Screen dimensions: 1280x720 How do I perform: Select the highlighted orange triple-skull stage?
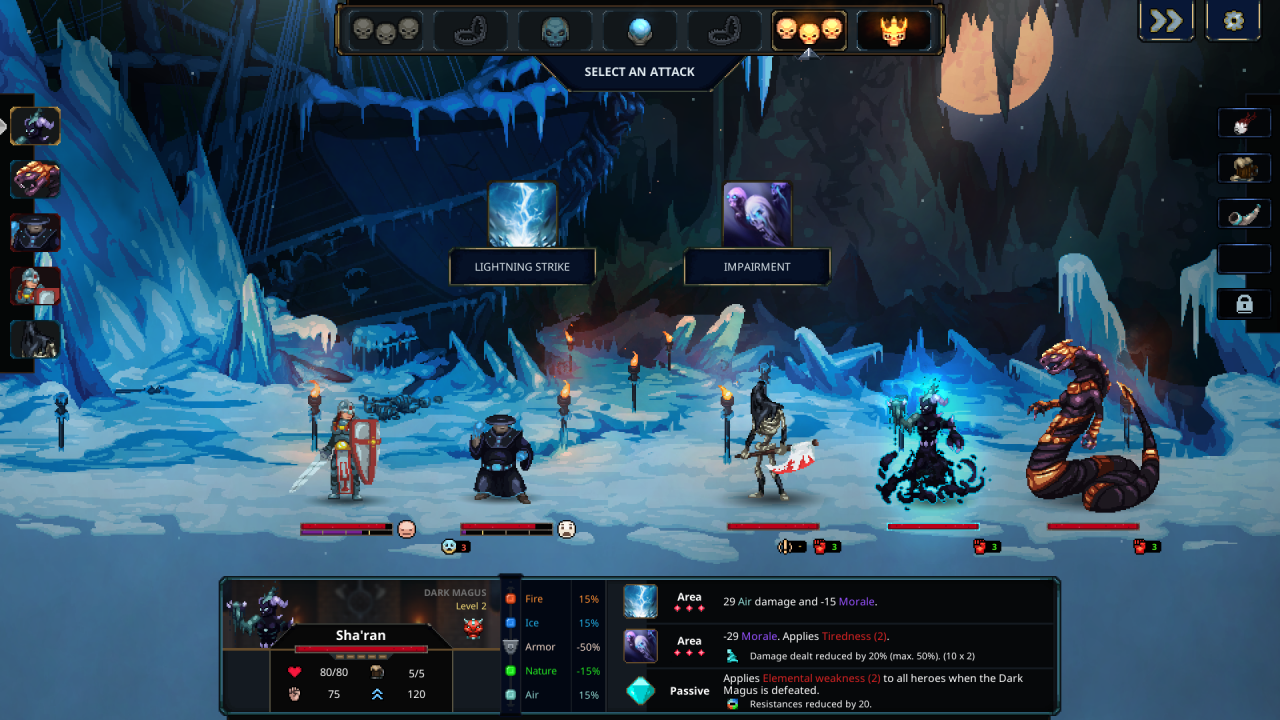[809, 31]
